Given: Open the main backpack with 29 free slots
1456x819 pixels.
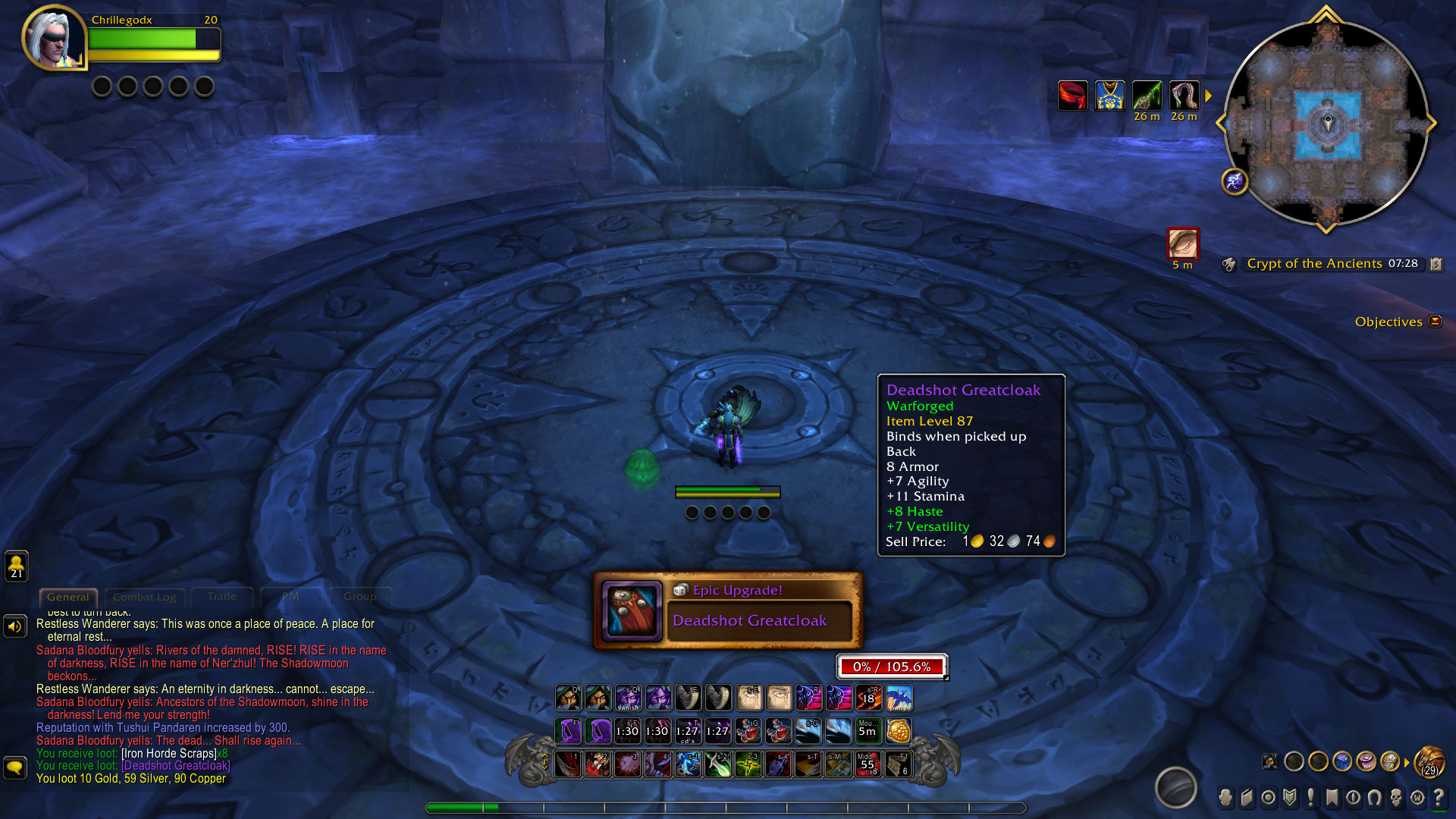Looking at the screenshot, I should tap(1429, 761).
